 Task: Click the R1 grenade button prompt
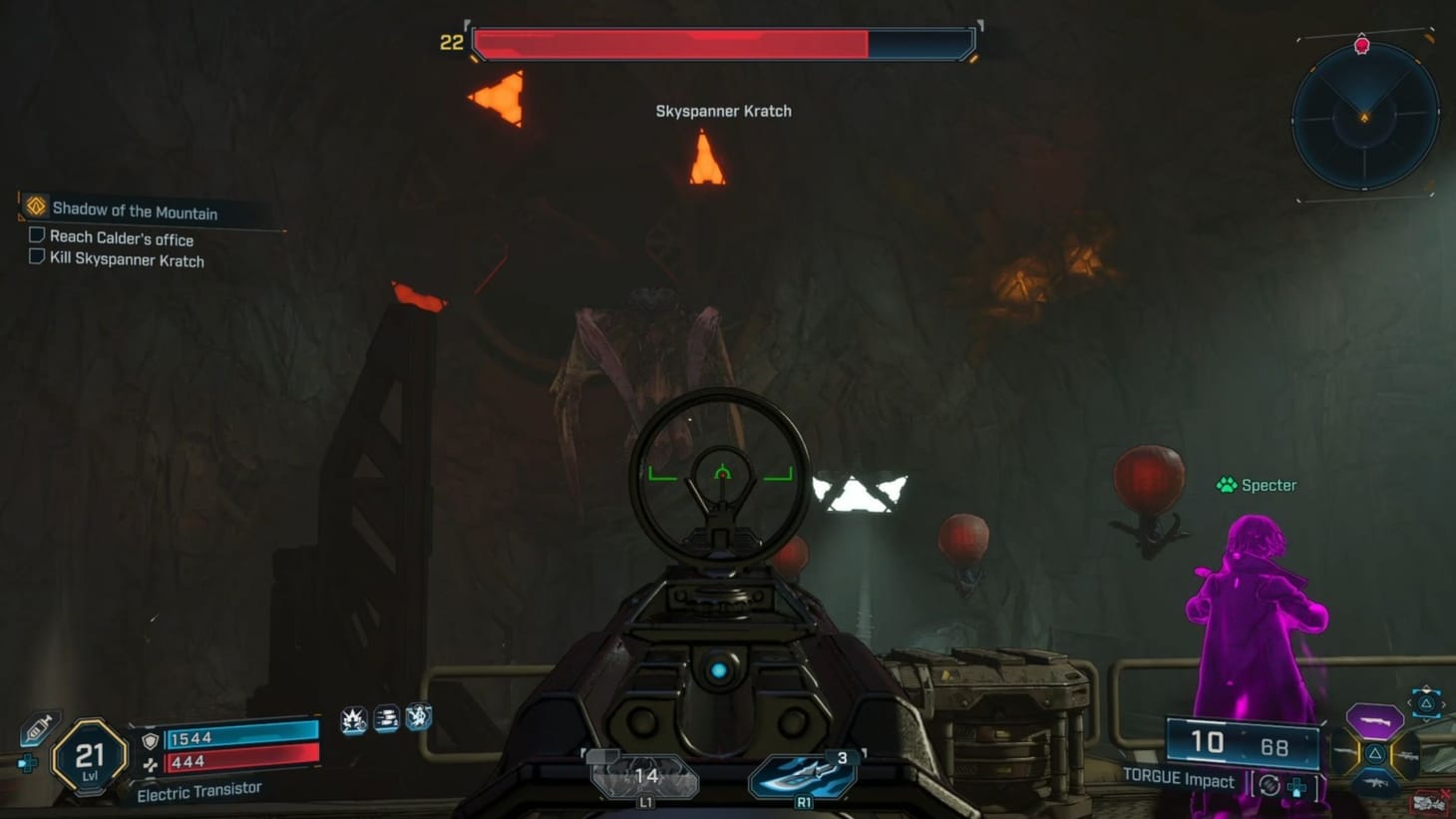click(x=804, y=802)
